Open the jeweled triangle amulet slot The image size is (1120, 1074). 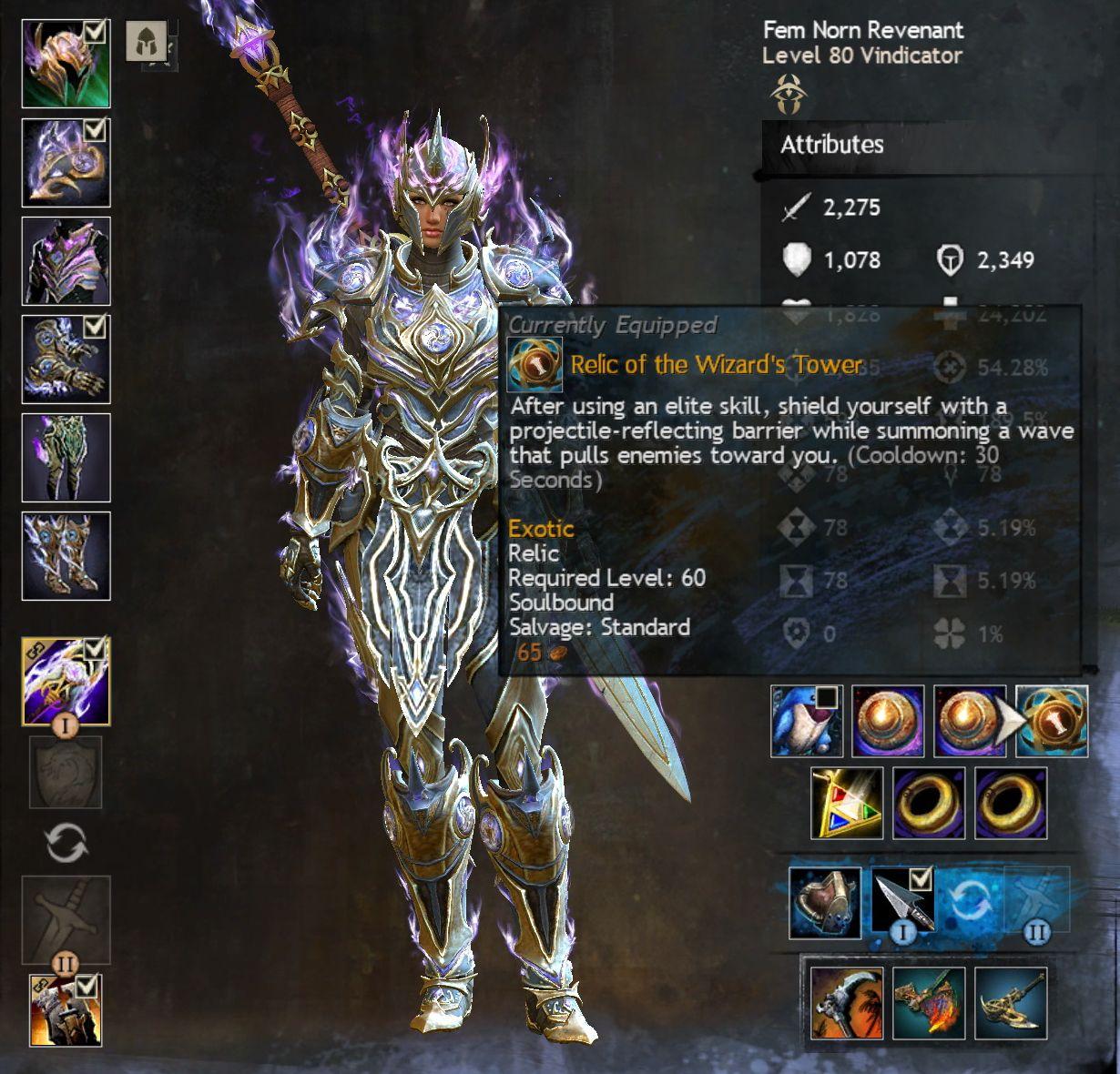(847, 803)
